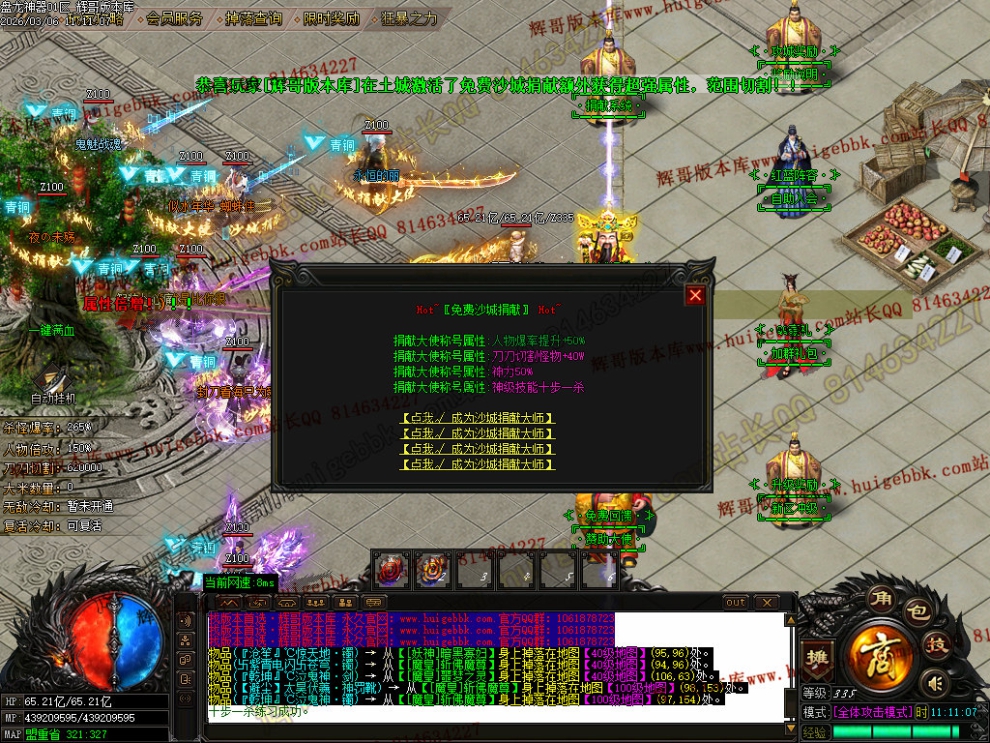
Task: Open the 会员服务 top menu
Action: [x=175, y=18]
